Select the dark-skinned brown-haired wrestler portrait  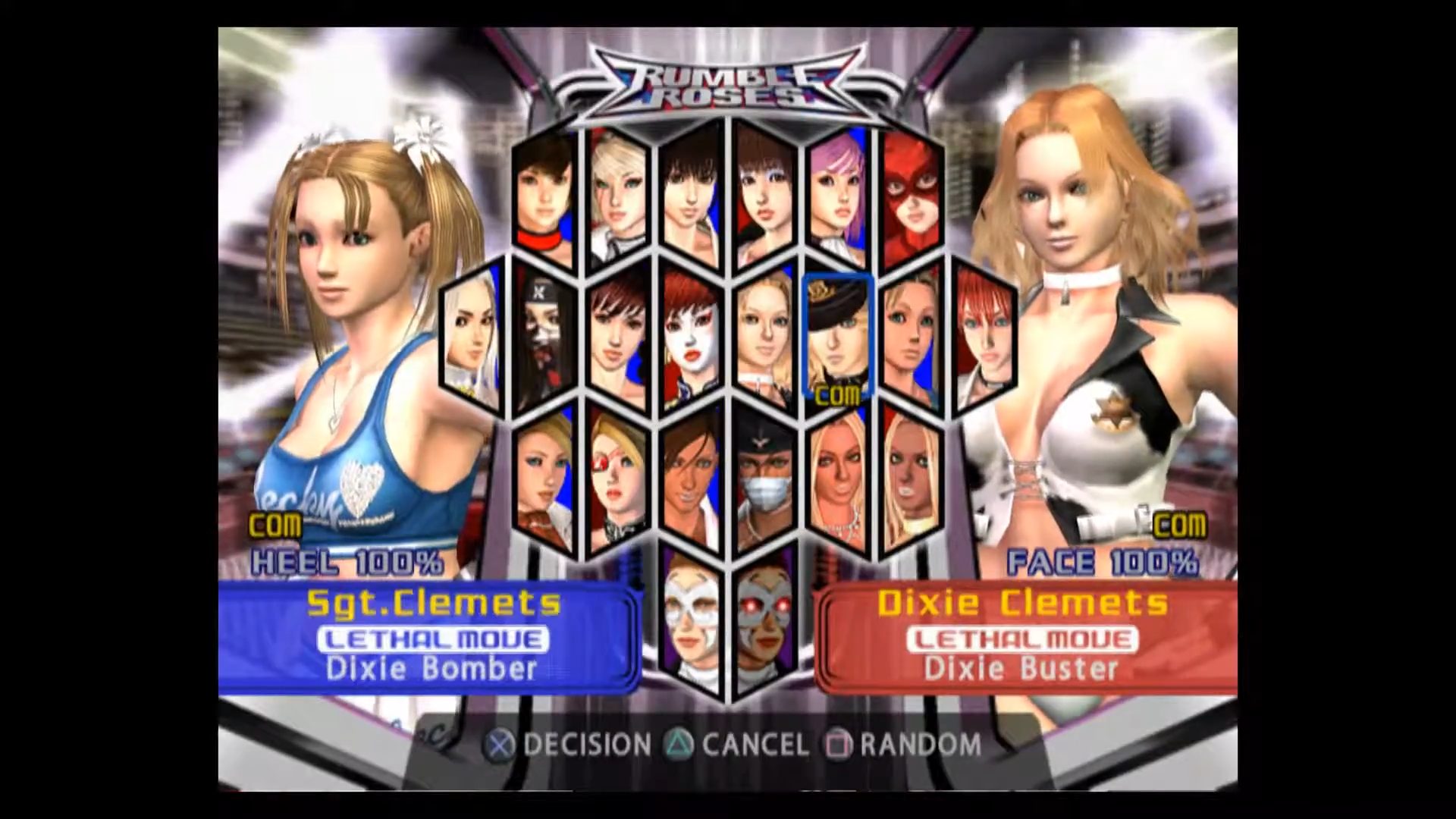tap(690, 479)
